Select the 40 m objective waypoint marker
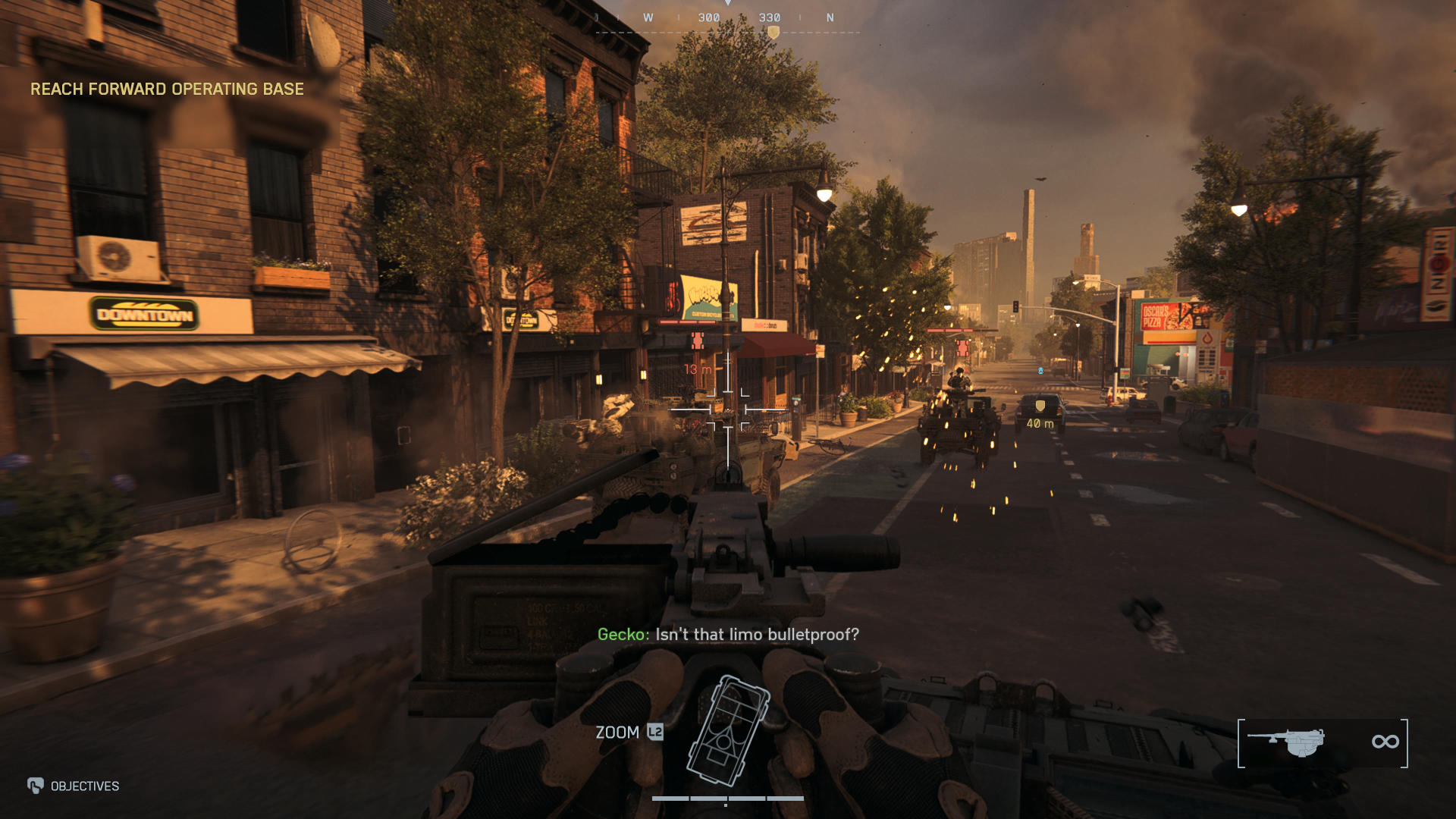 pos(1040,407)
